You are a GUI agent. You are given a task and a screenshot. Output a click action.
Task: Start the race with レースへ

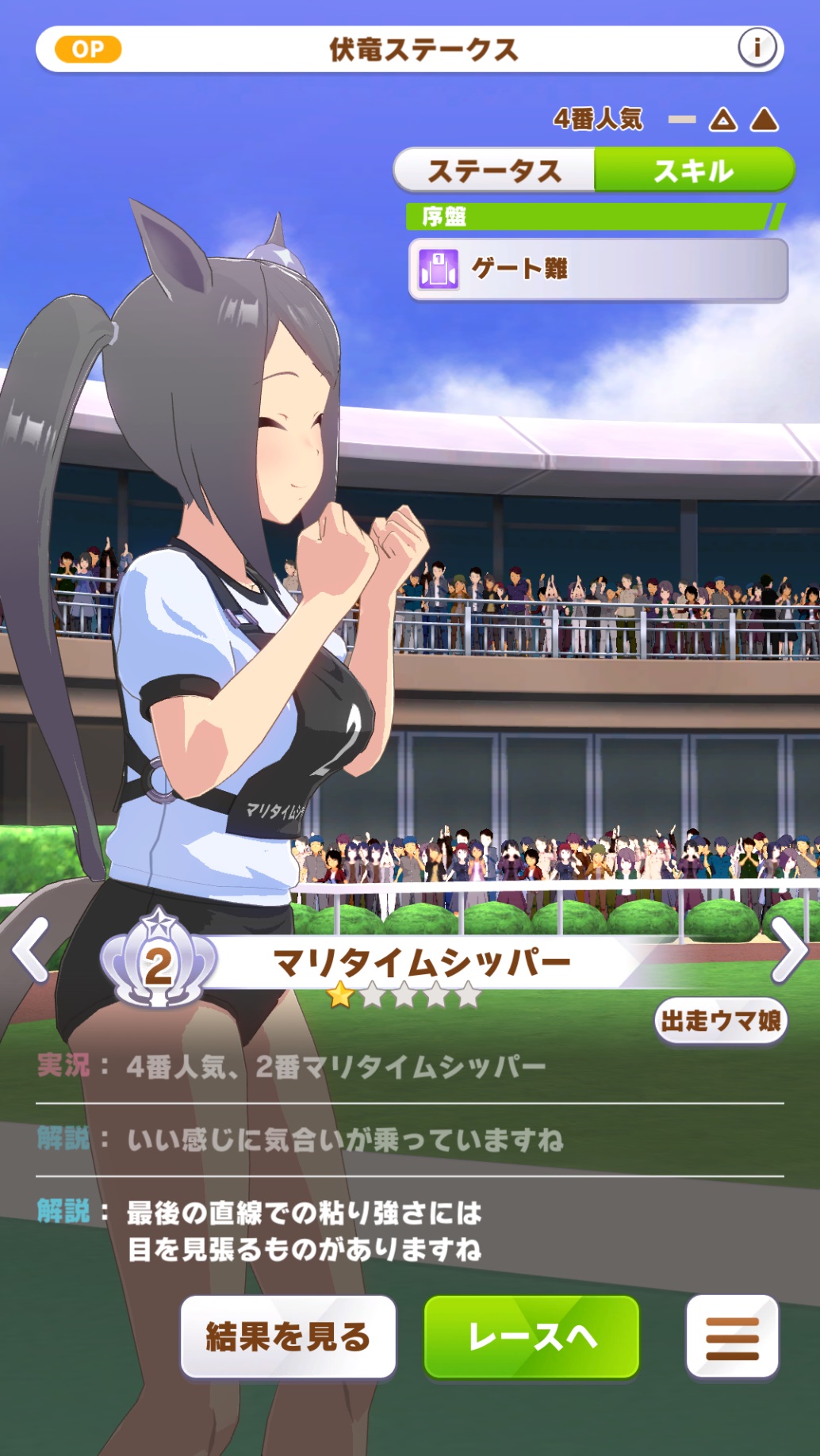[532, 1337]
